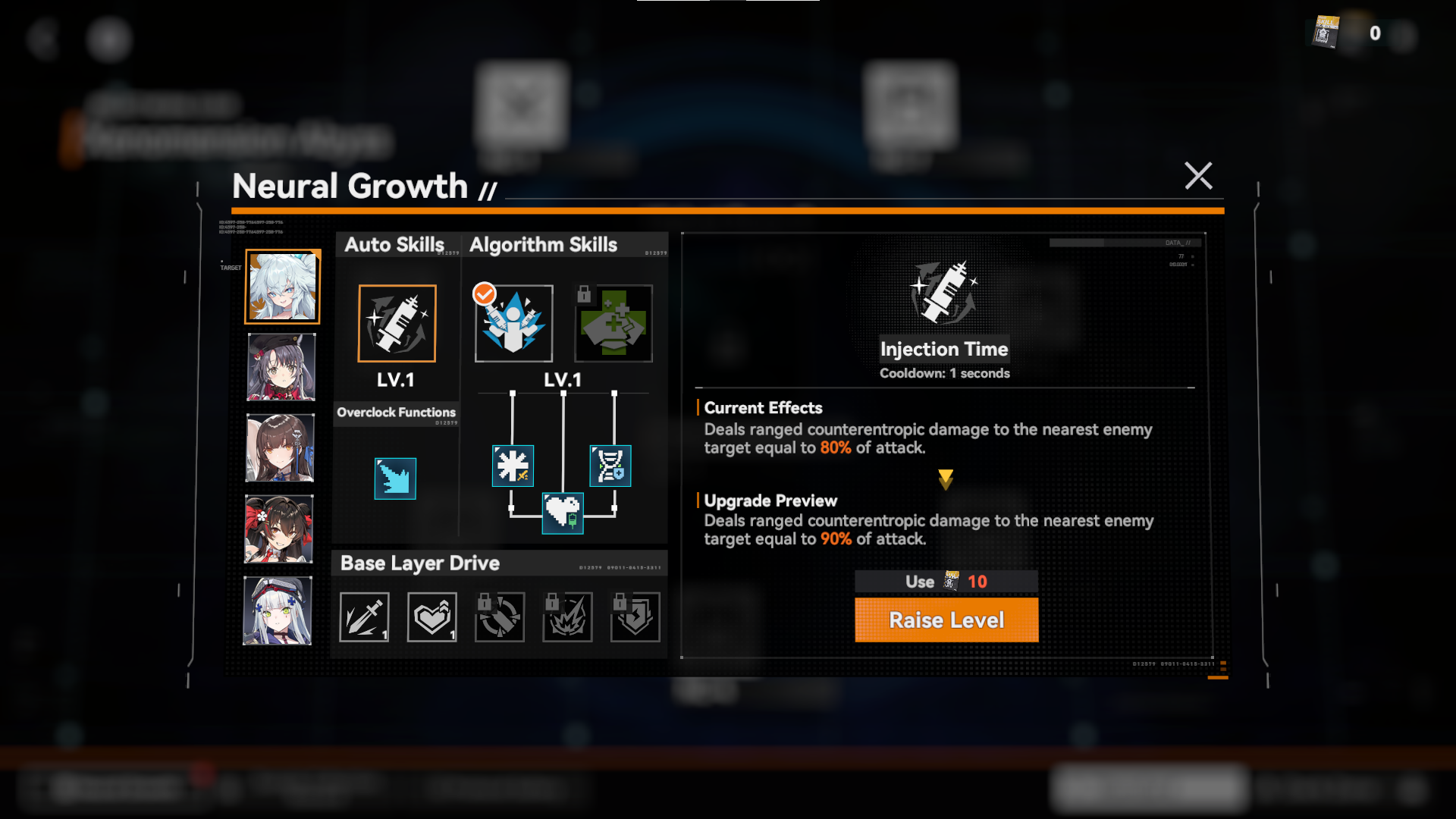This screenshot has height=819, width=1456.
Task: Select the red-ribbon twin-bun character portrait
Action: 278,529
